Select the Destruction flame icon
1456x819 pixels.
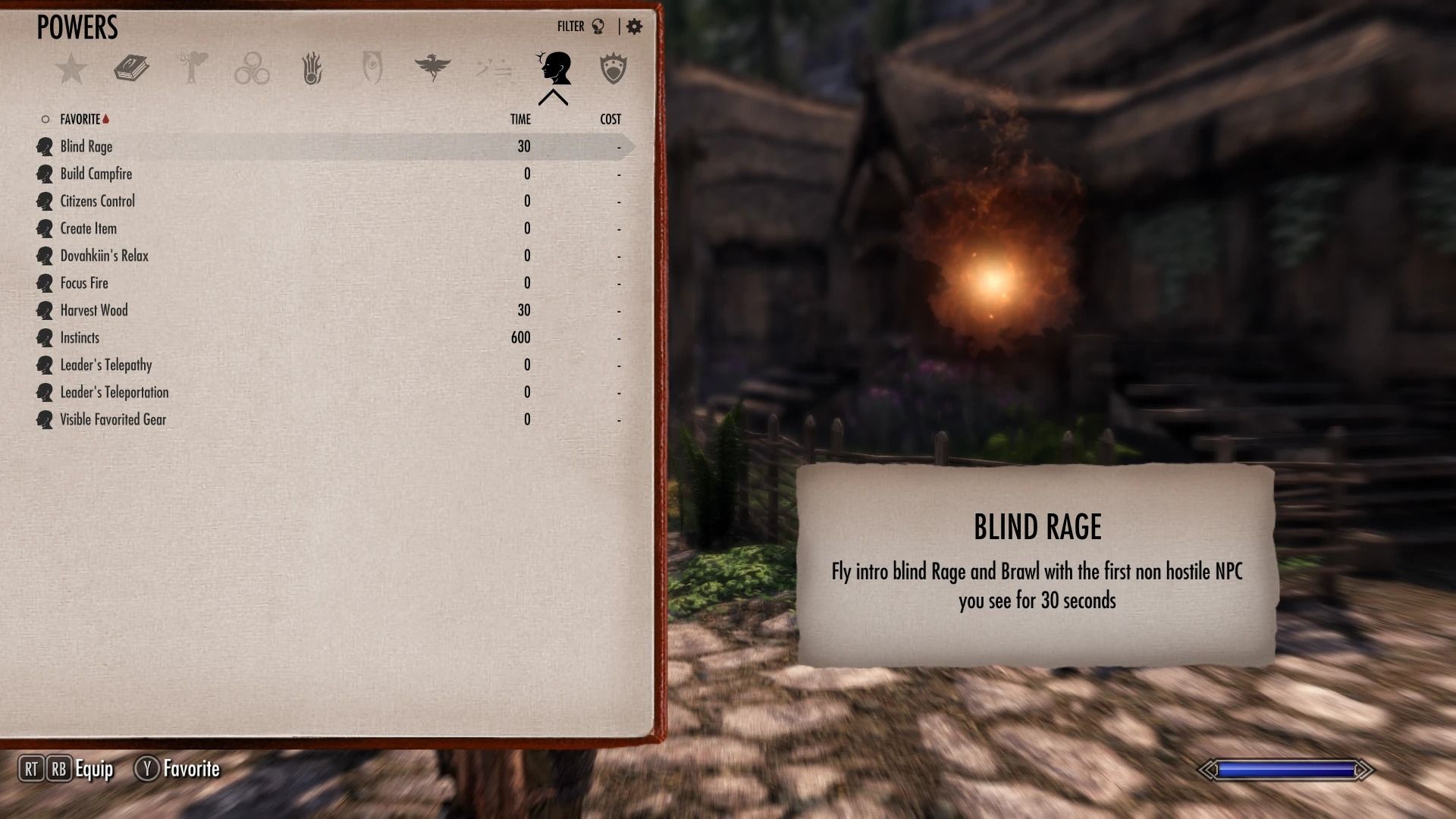312,68
